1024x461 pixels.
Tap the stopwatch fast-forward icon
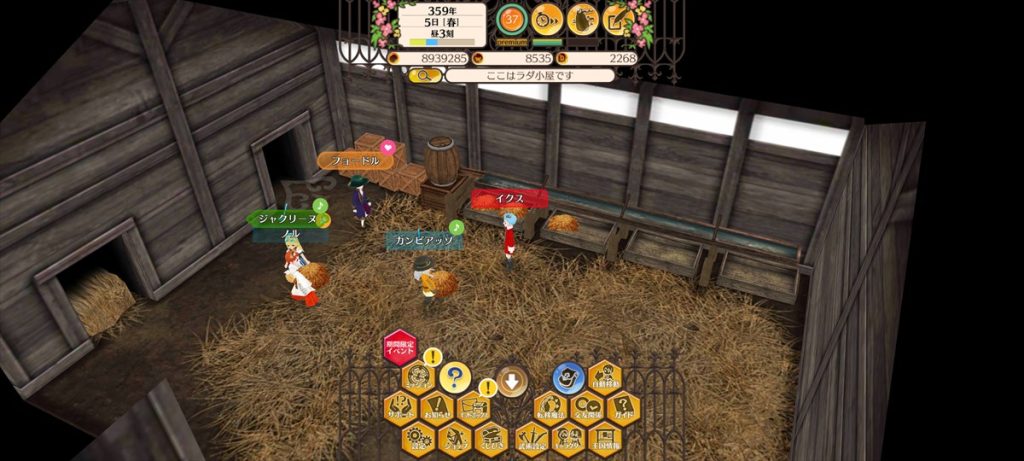(x=546, y=18)
